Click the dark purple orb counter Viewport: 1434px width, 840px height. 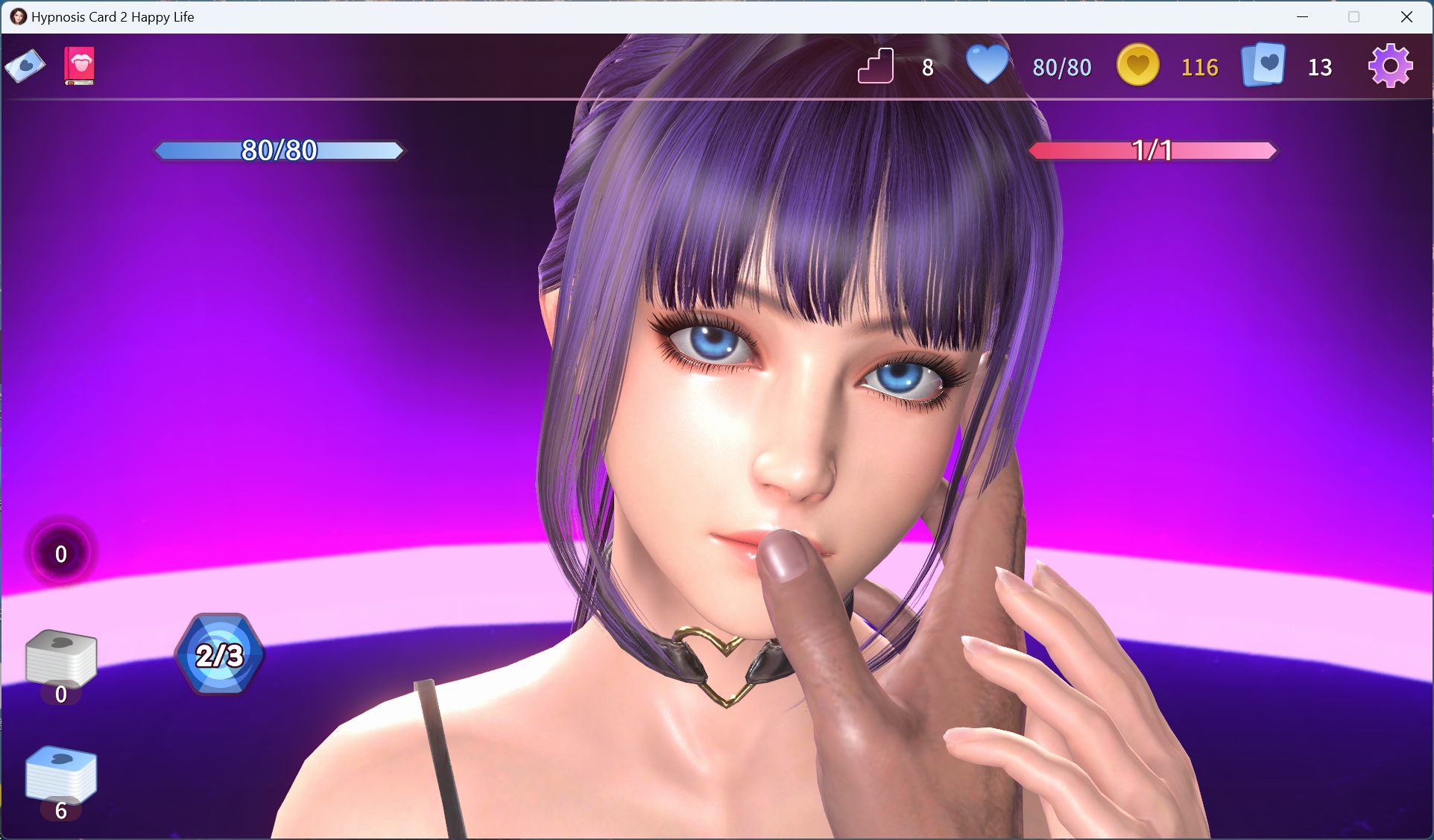[x=61, y=553]
